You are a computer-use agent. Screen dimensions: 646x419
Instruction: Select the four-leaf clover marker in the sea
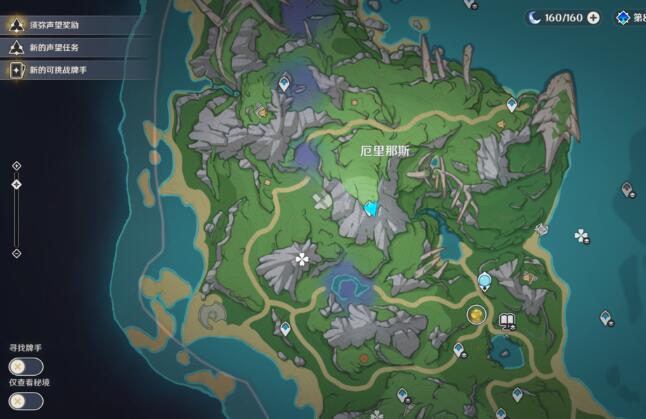581,235
